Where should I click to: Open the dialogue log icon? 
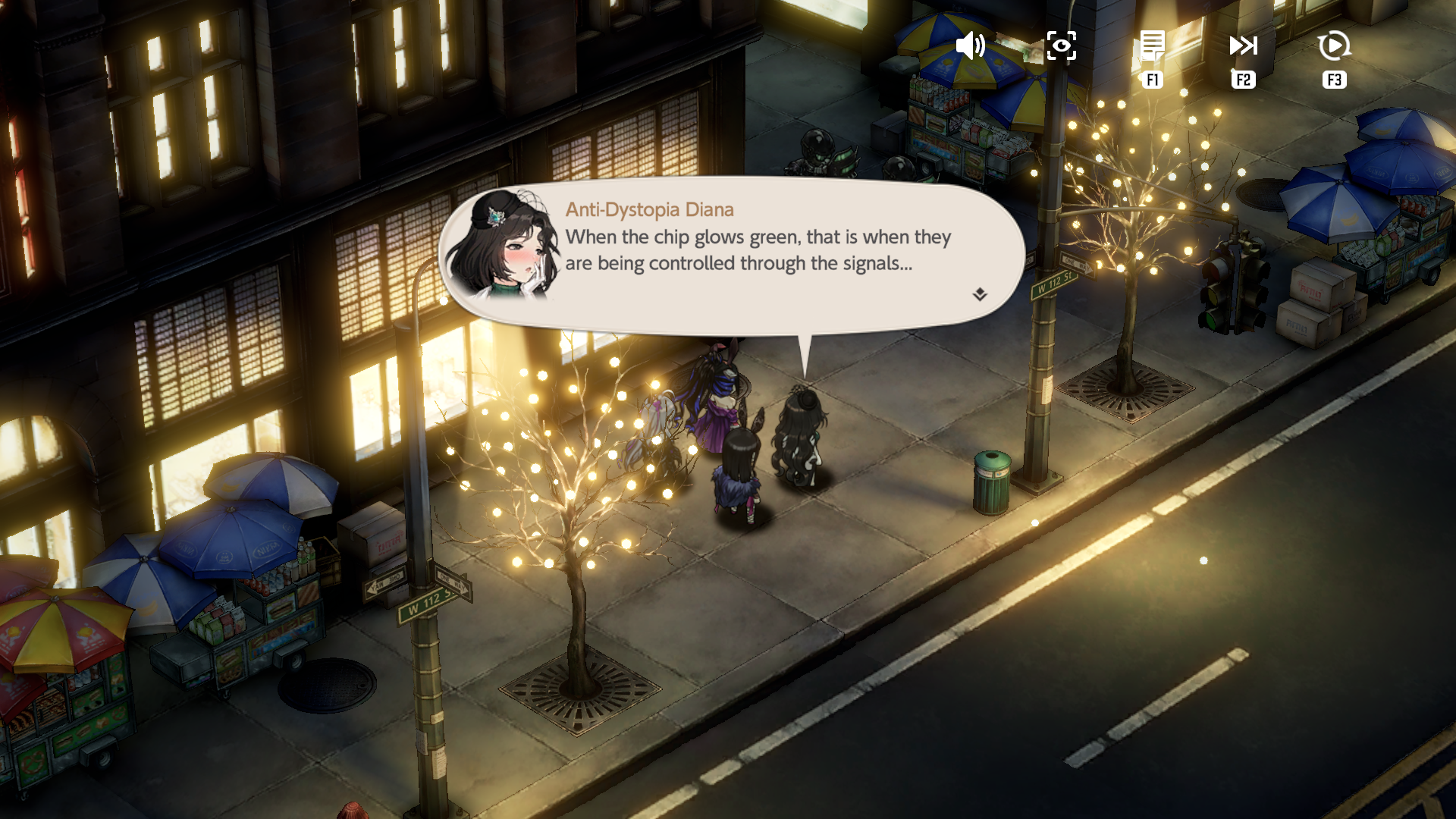click(x=1152, y=46)
